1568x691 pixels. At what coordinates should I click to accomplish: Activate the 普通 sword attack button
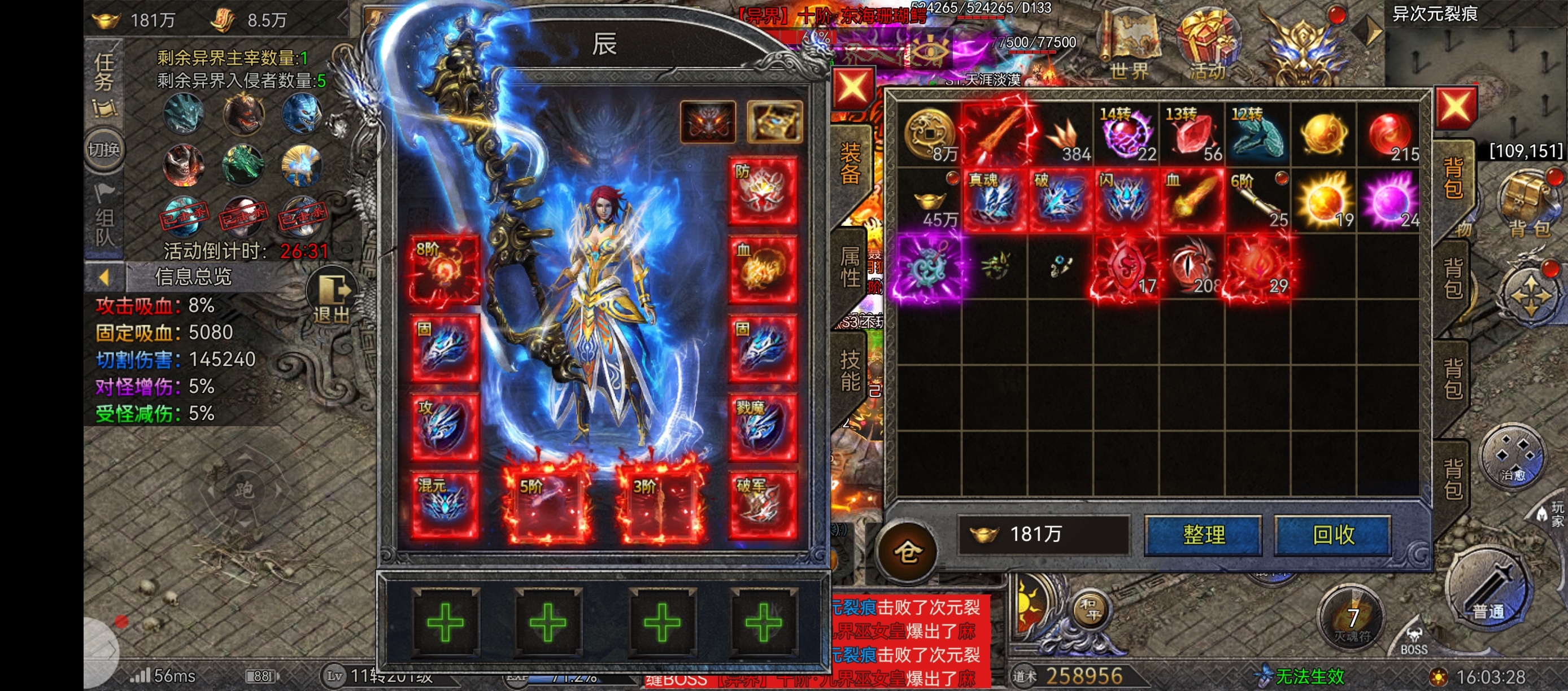tap(1488, 589)
